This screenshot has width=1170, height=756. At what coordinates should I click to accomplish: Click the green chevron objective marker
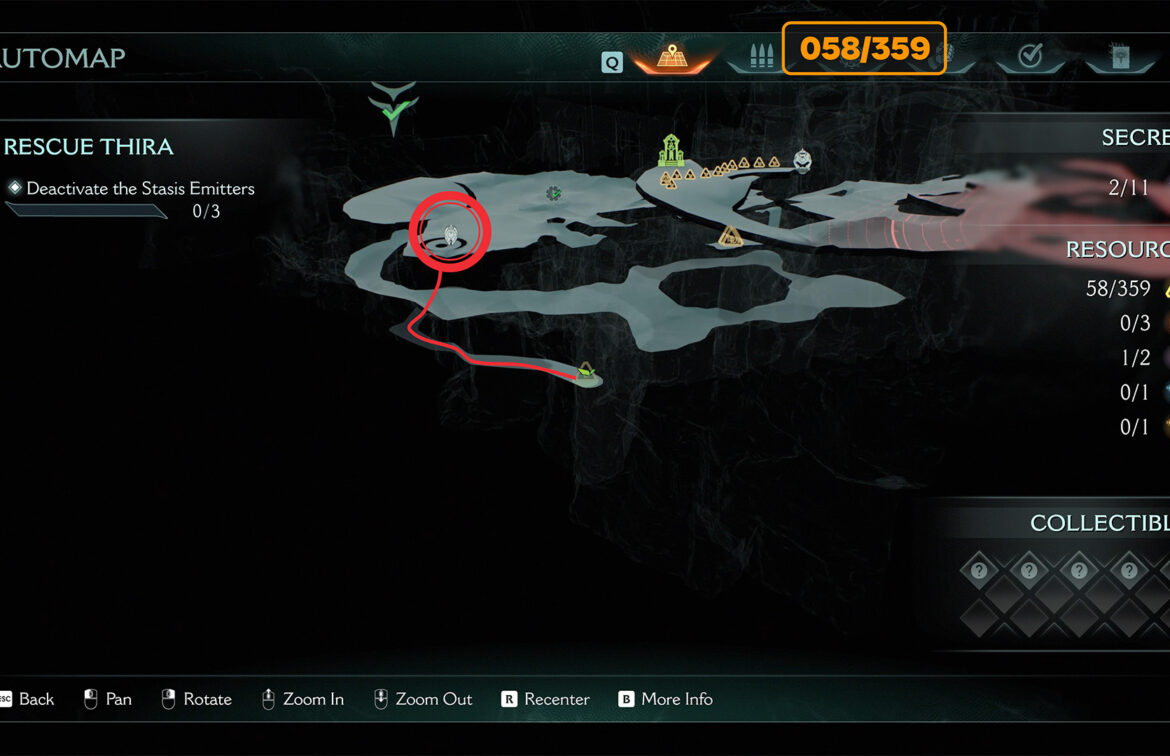(x=393, y=110)
